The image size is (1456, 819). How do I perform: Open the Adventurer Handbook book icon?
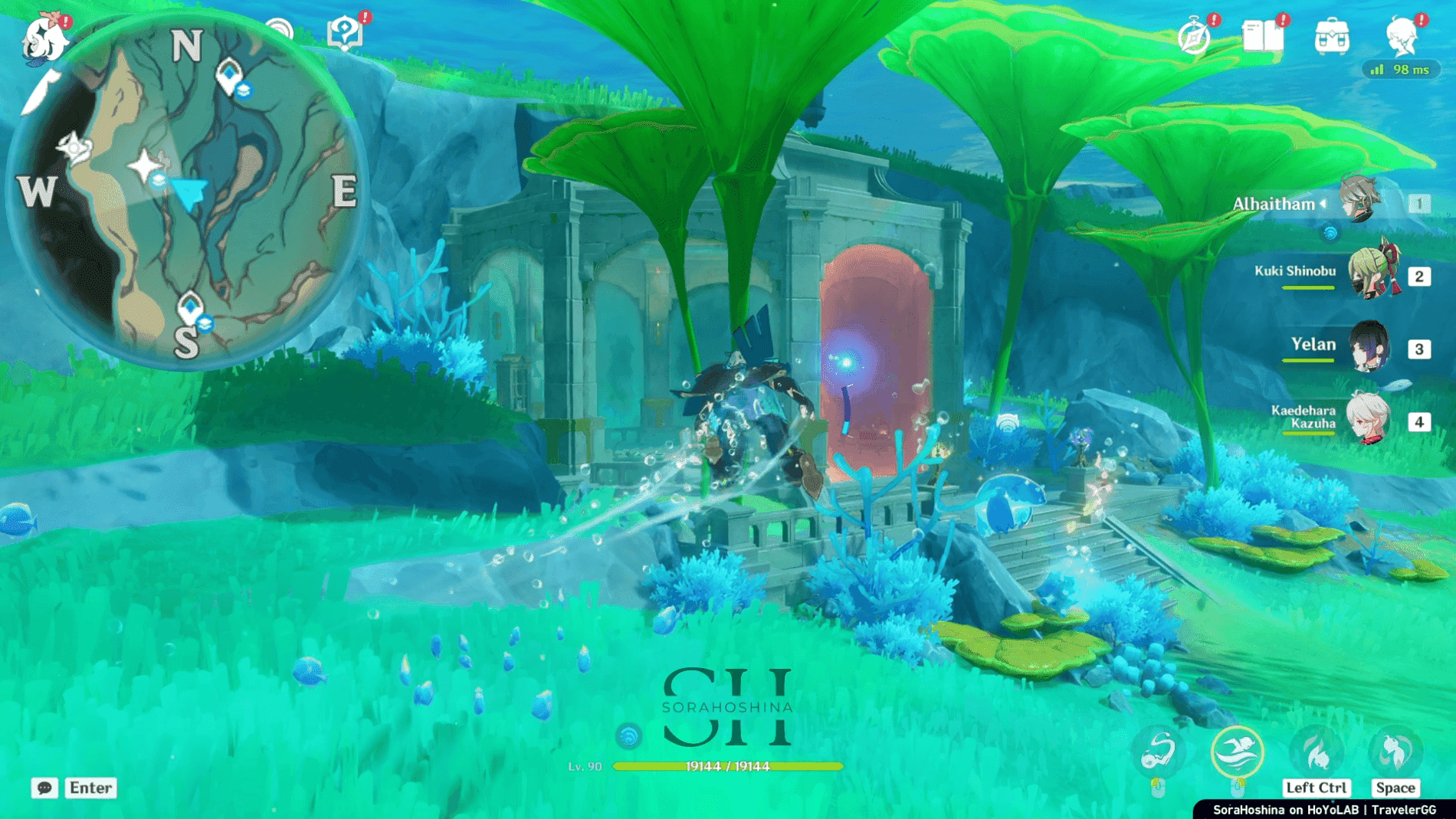[1263, 36]
